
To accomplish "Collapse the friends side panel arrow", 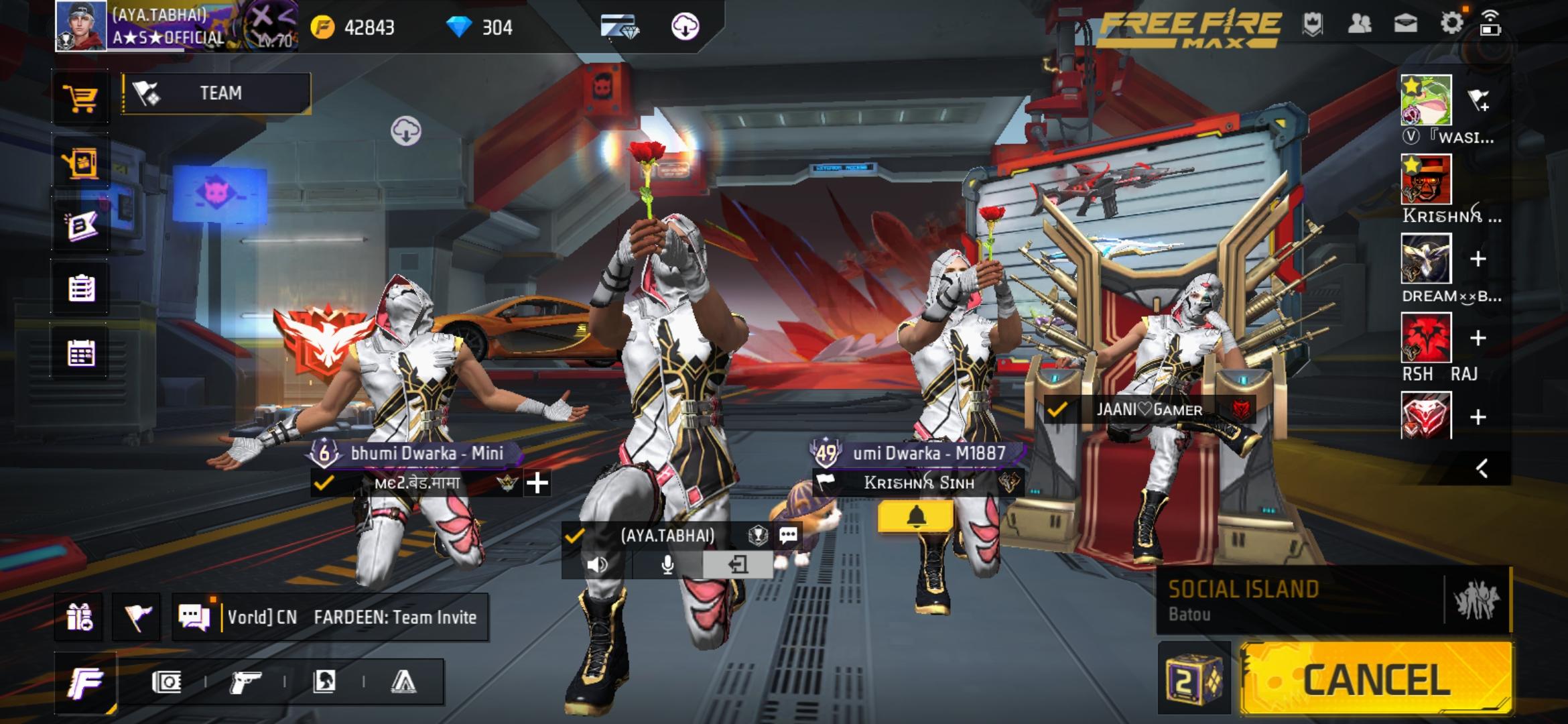I will (x=1482, y=468).
